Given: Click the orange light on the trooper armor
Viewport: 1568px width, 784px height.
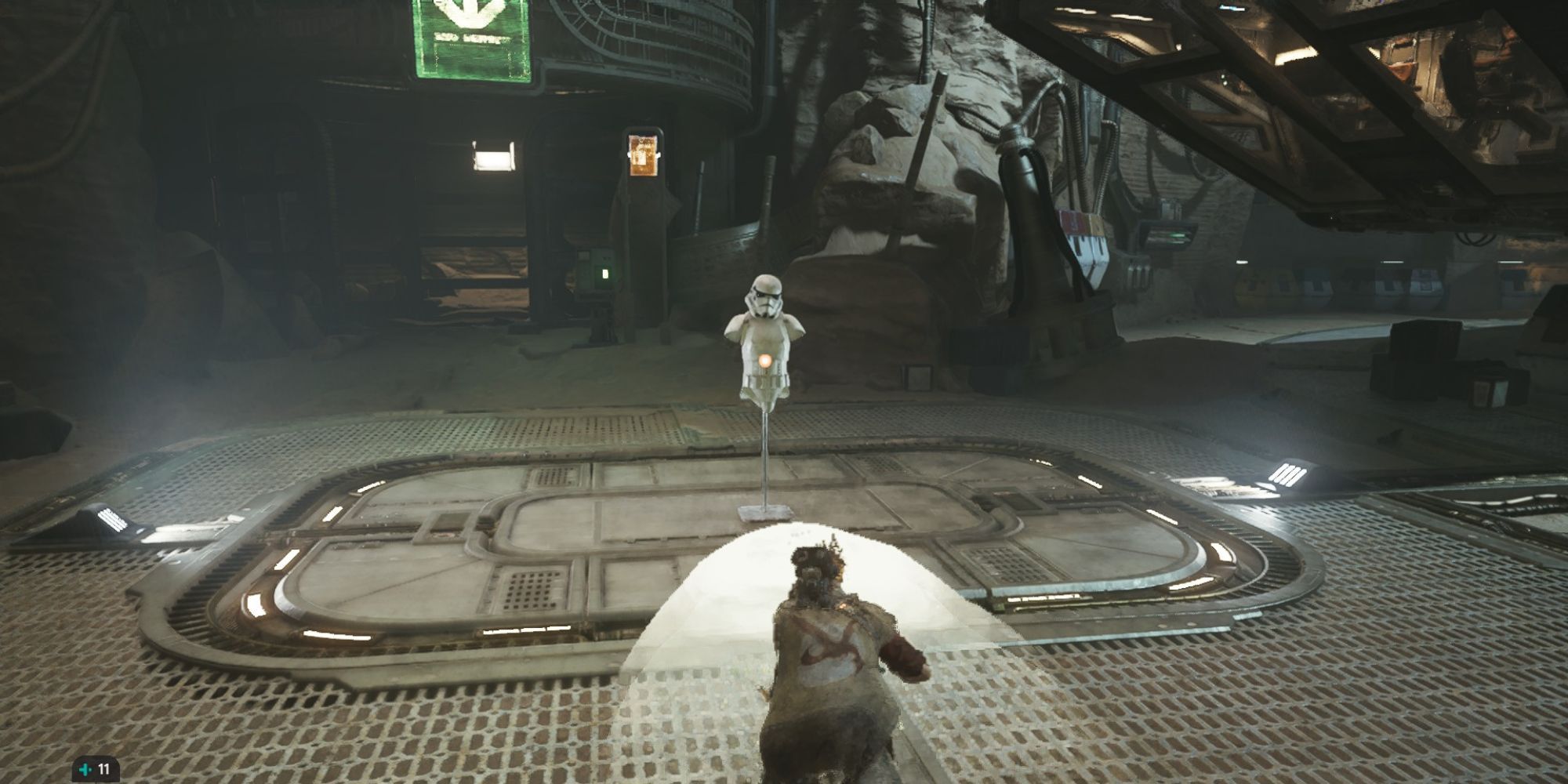Looking at the screenshot, I should point(764,359).
